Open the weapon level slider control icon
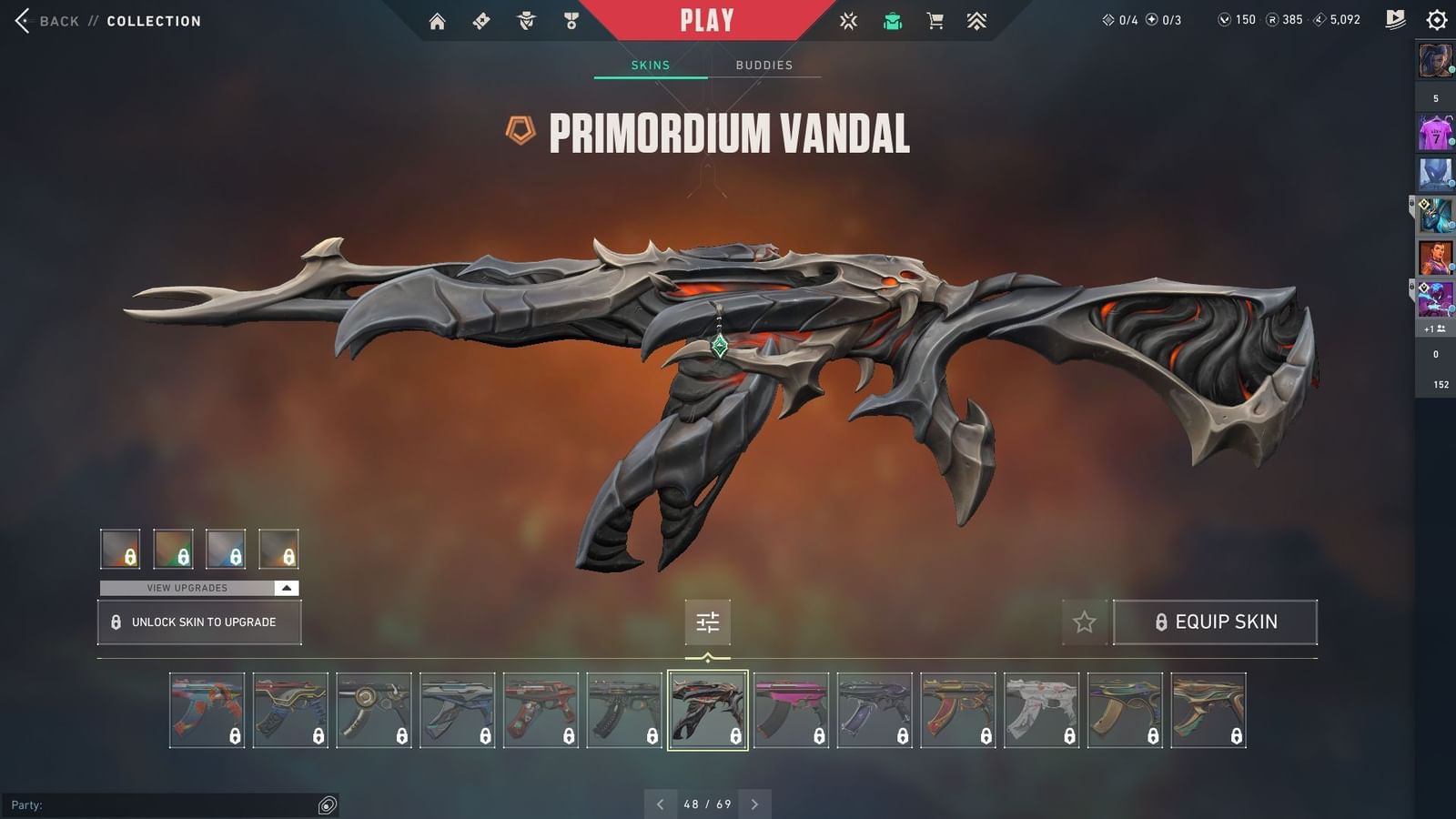 [x=708, y=622]
